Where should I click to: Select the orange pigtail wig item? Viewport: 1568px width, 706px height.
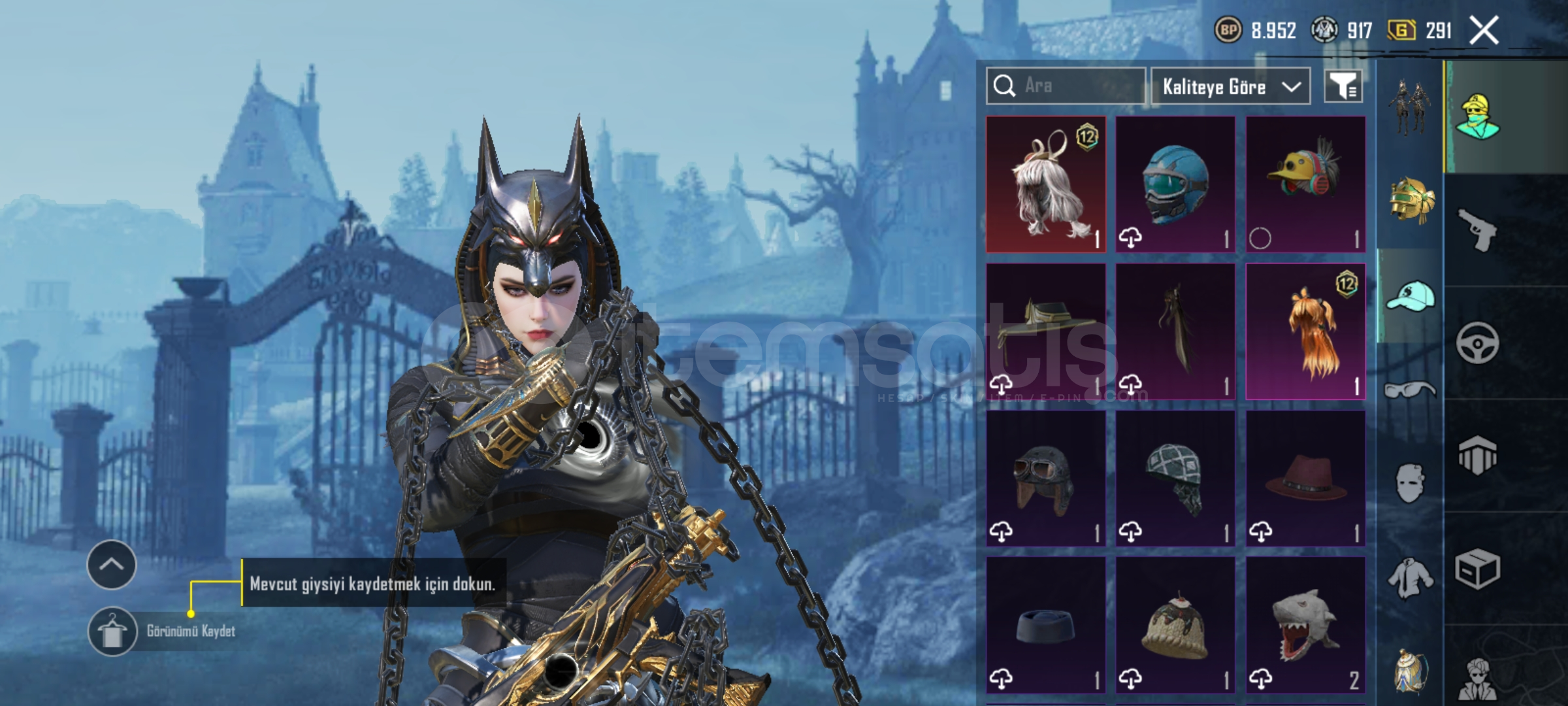tap(1305, 331)
